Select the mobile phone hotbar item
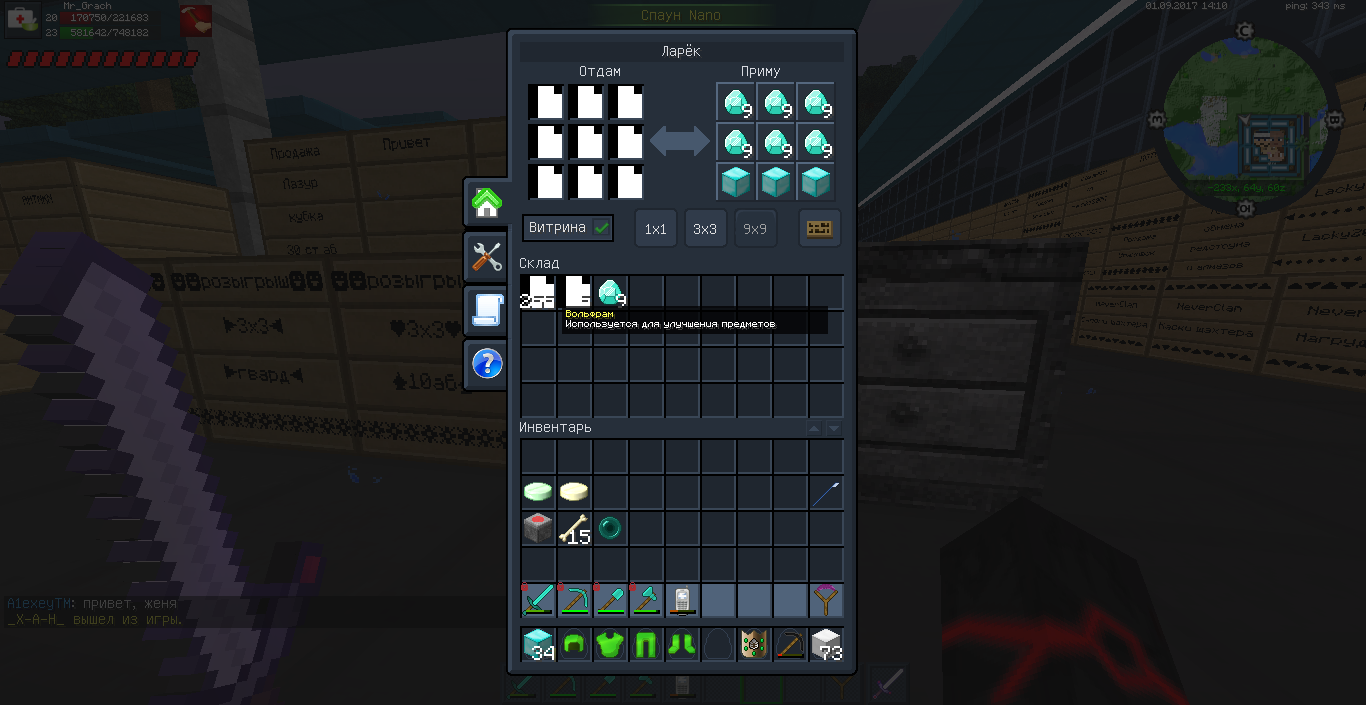1366x705 pixels. tap(682, 601)
